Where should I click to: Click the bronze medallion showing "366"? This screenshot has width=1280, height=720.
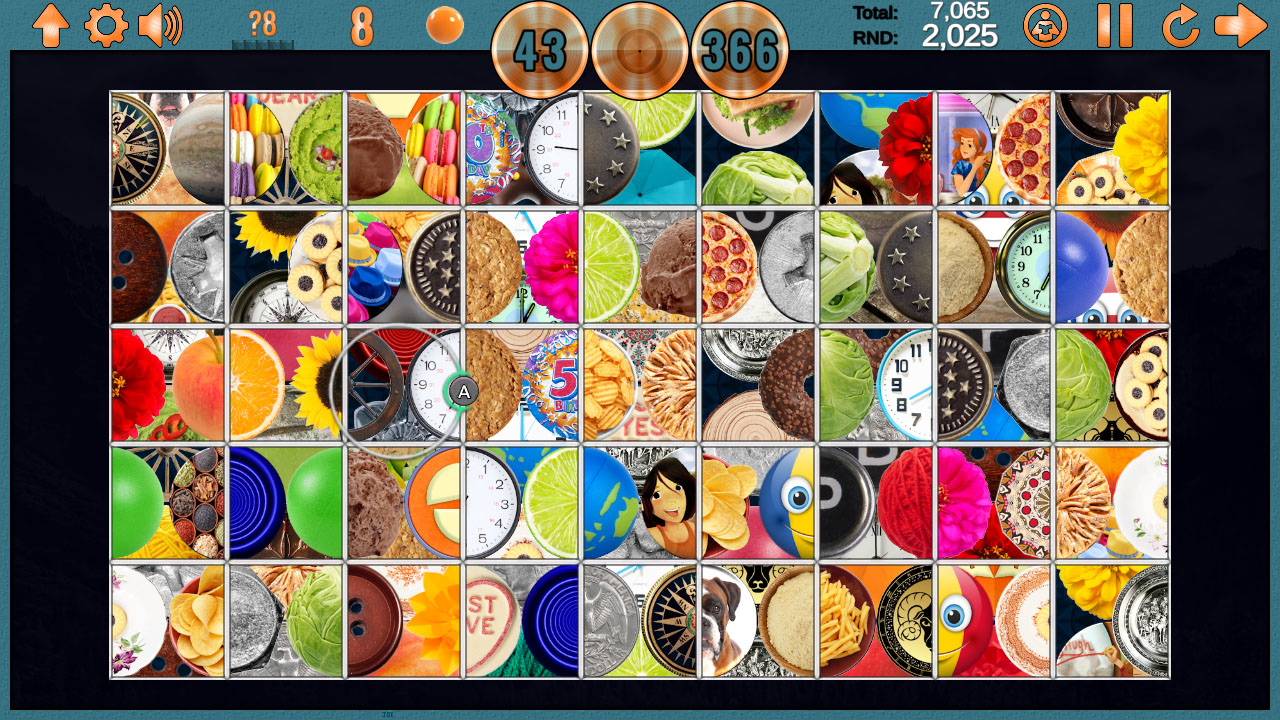[x=740, y=50]
